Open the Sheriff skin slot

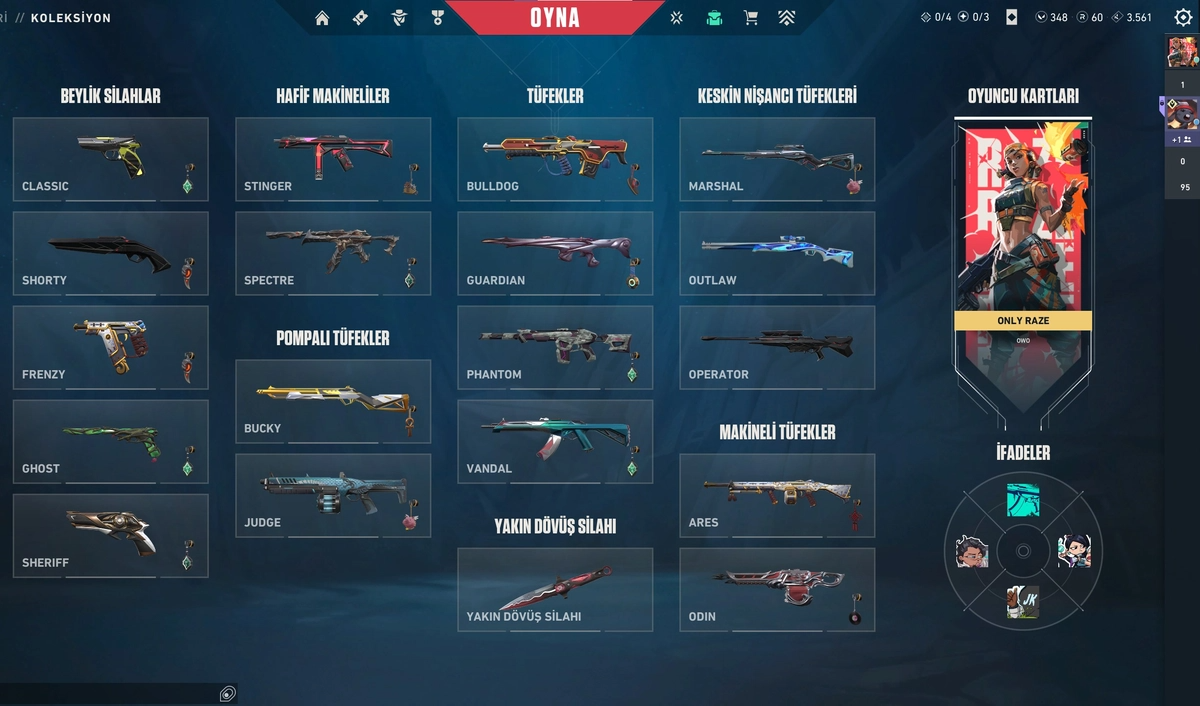point(110,535)
